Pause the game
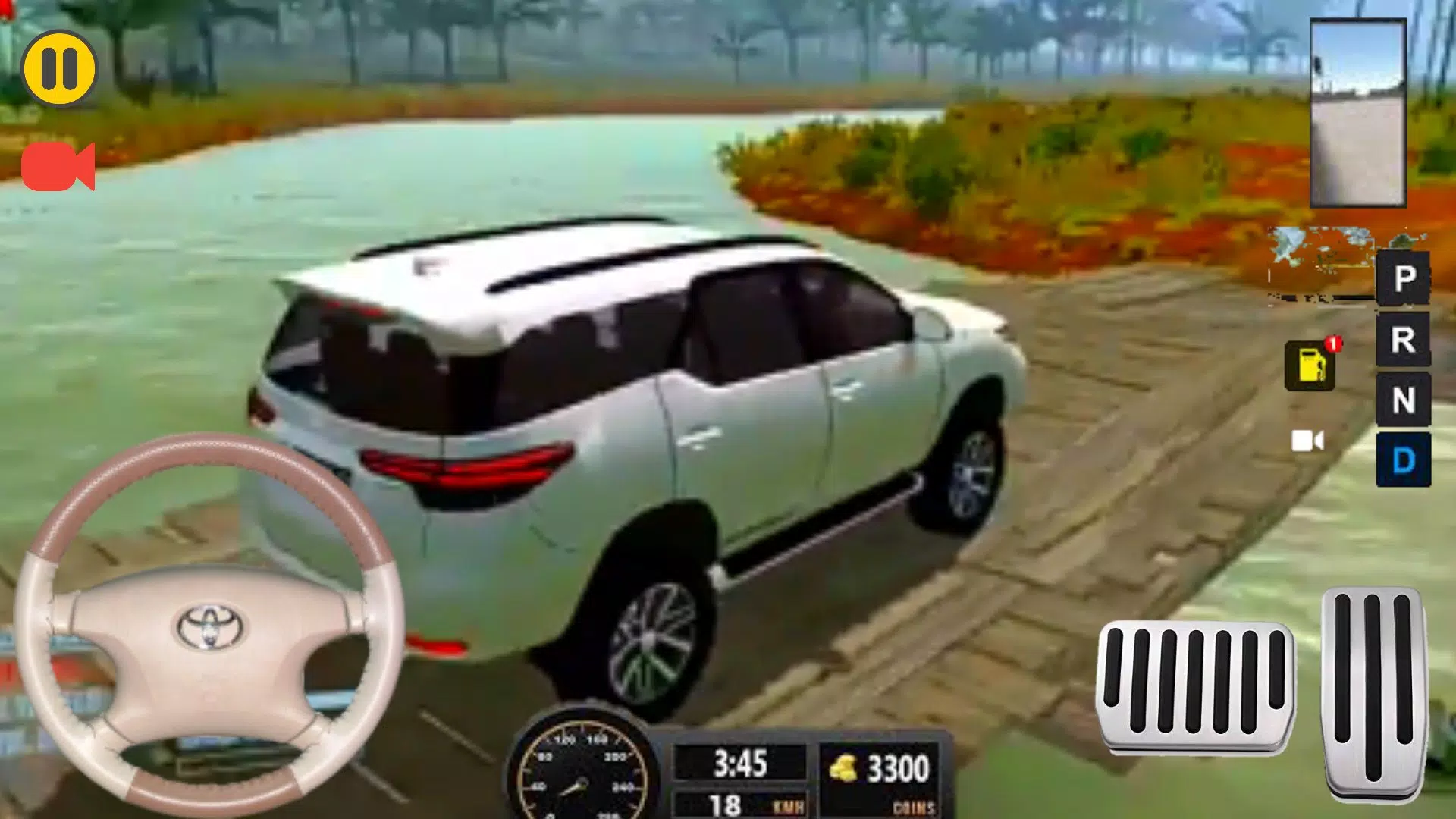 pos(61,68)
